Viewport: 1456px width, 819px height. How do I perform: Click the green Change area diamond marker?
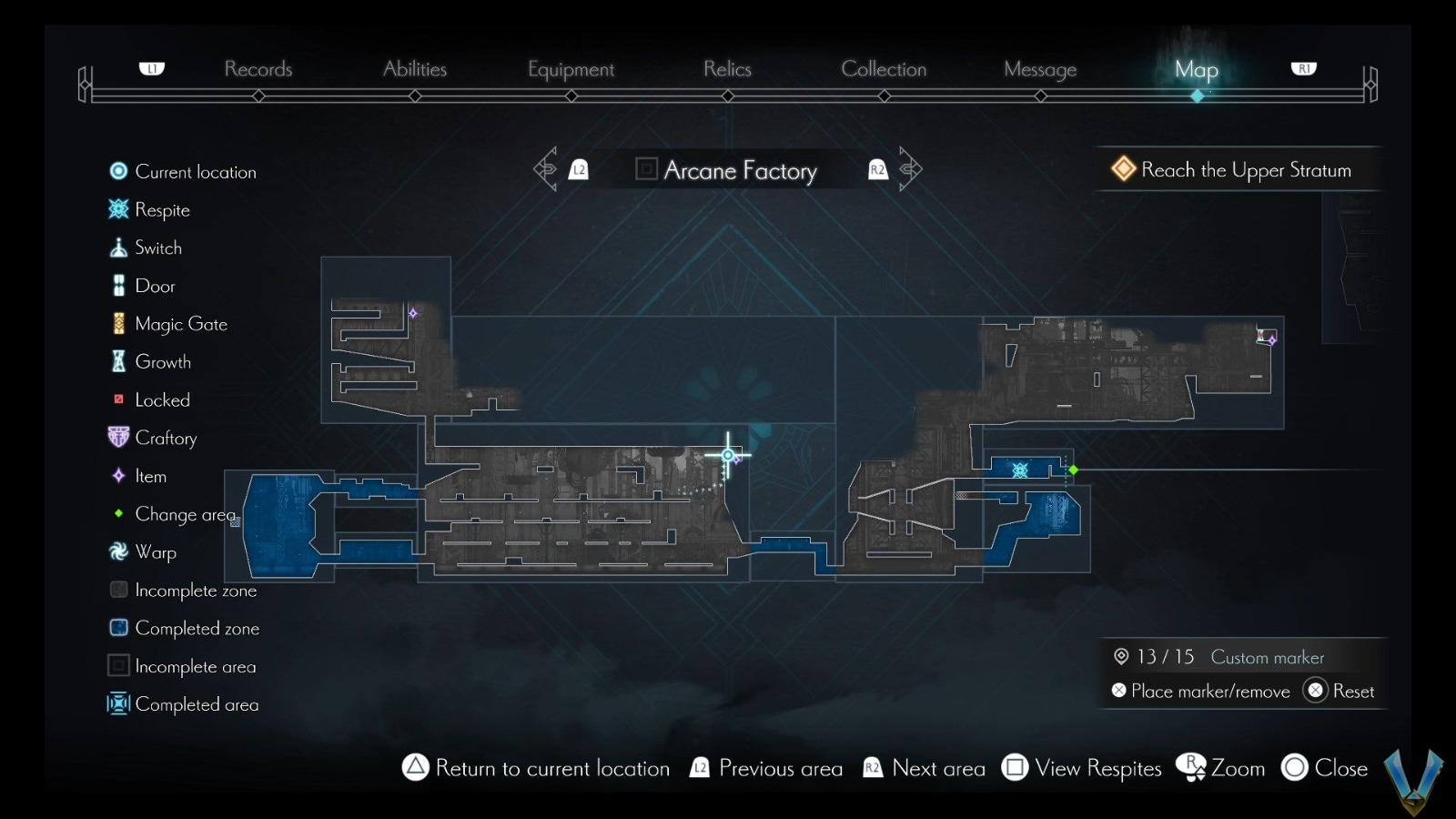coord(1074,470)
